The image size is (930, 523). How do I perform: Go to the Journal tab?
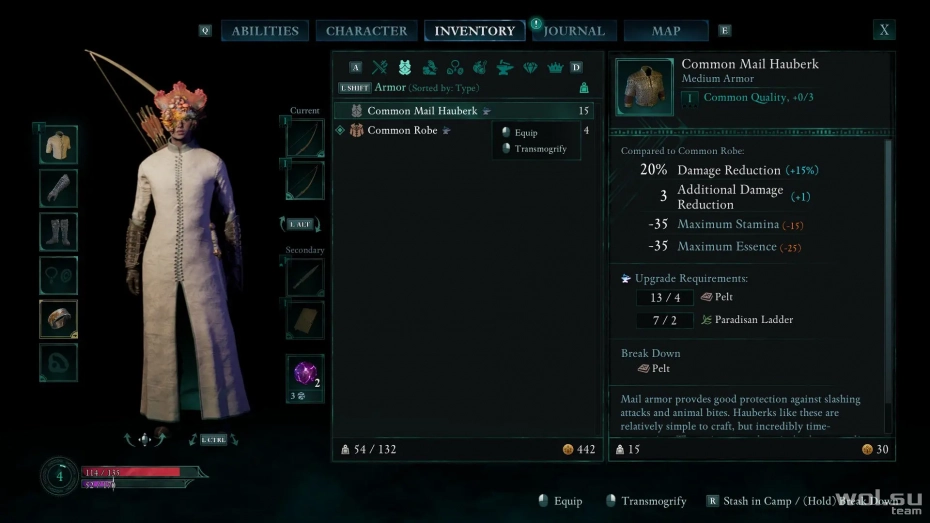point(575,31)
